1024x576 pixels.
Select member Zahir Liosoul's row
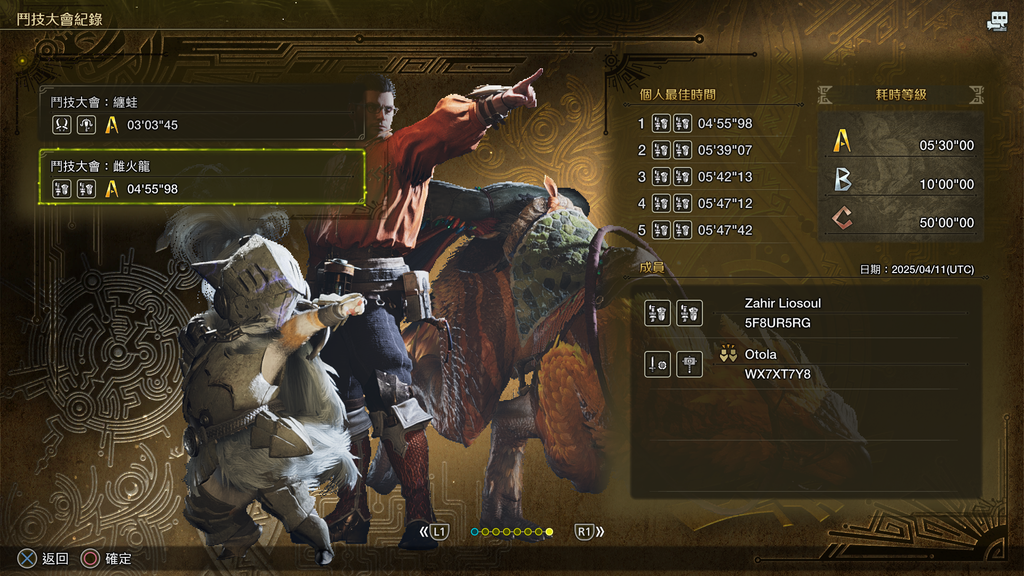805,313
